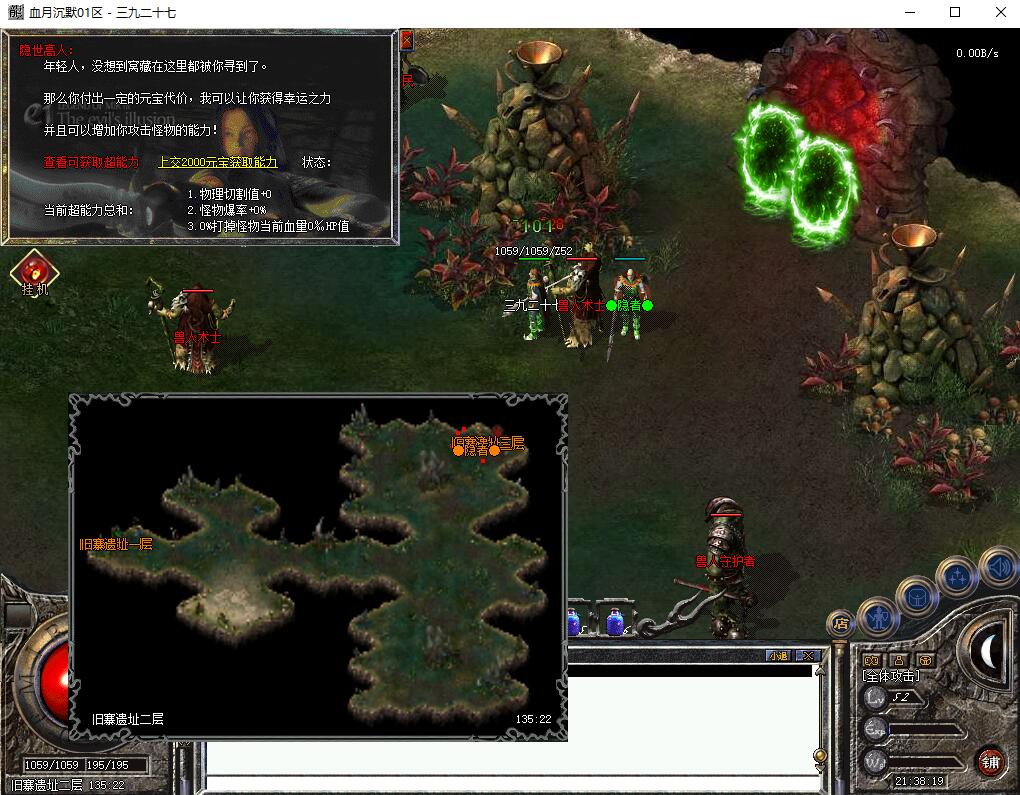Toggle the sound speaker button
1020x795 pixels.
click(x=997, y=566)
